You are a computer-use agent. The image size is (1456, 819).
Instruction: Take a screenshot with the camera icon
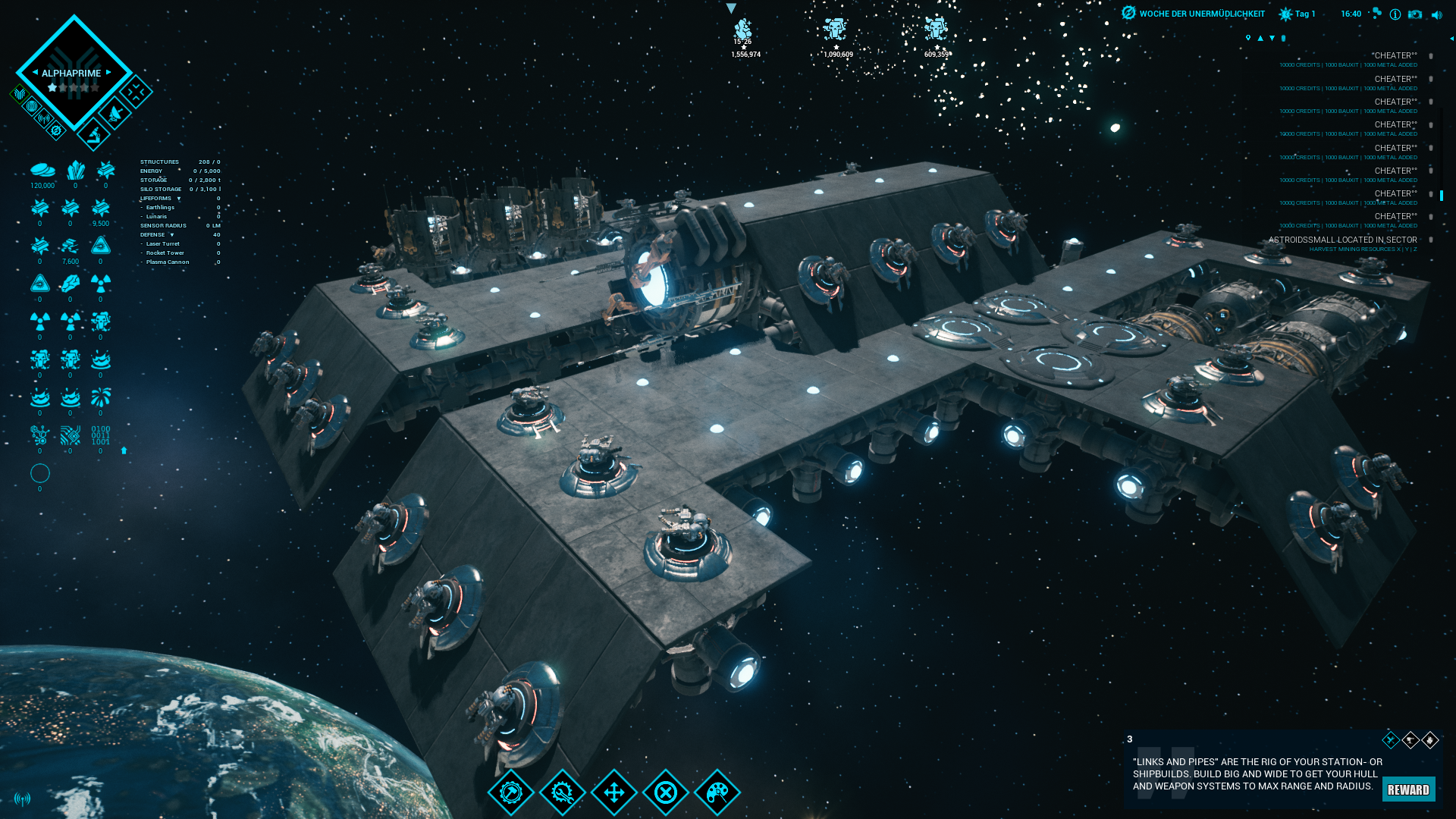click(x=1415, y=14)
